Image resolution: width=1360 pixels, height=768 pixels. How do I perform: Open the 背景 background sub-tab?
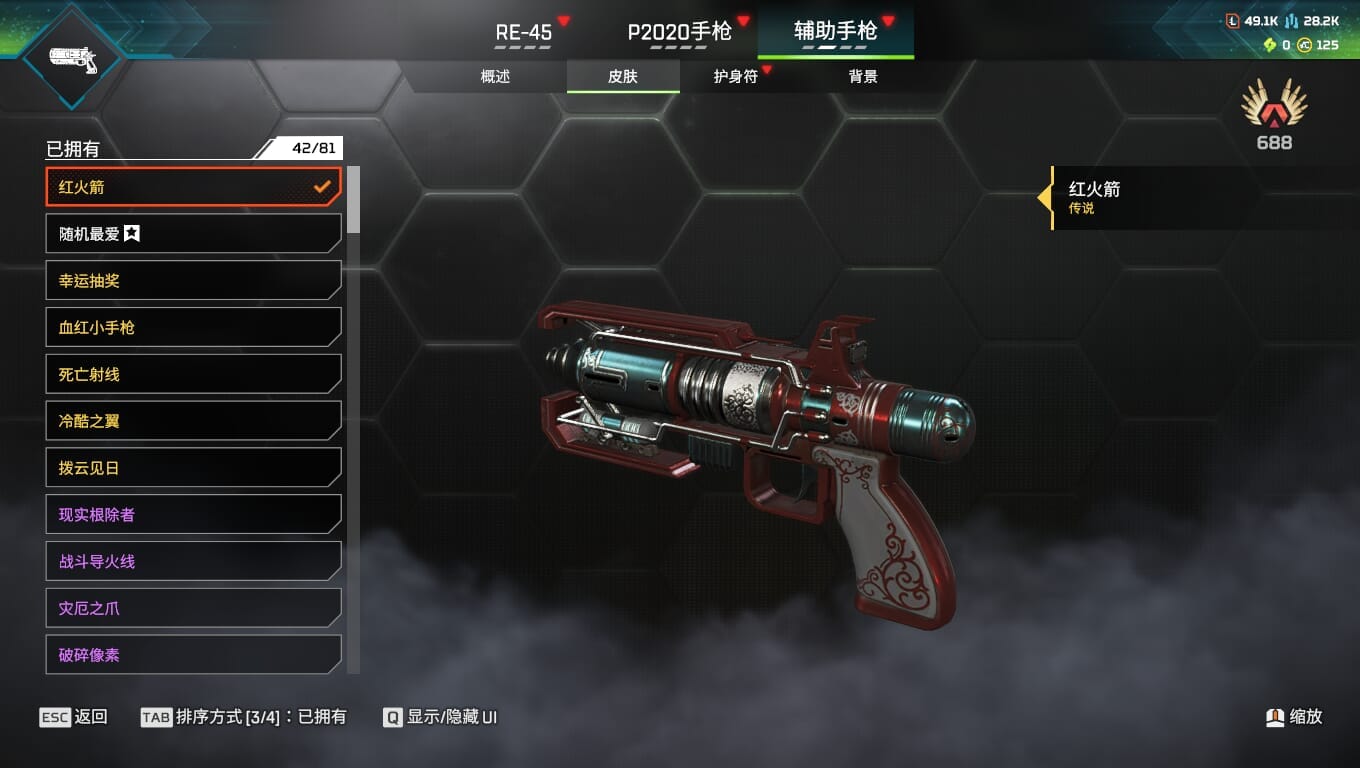tap(863, 77)
